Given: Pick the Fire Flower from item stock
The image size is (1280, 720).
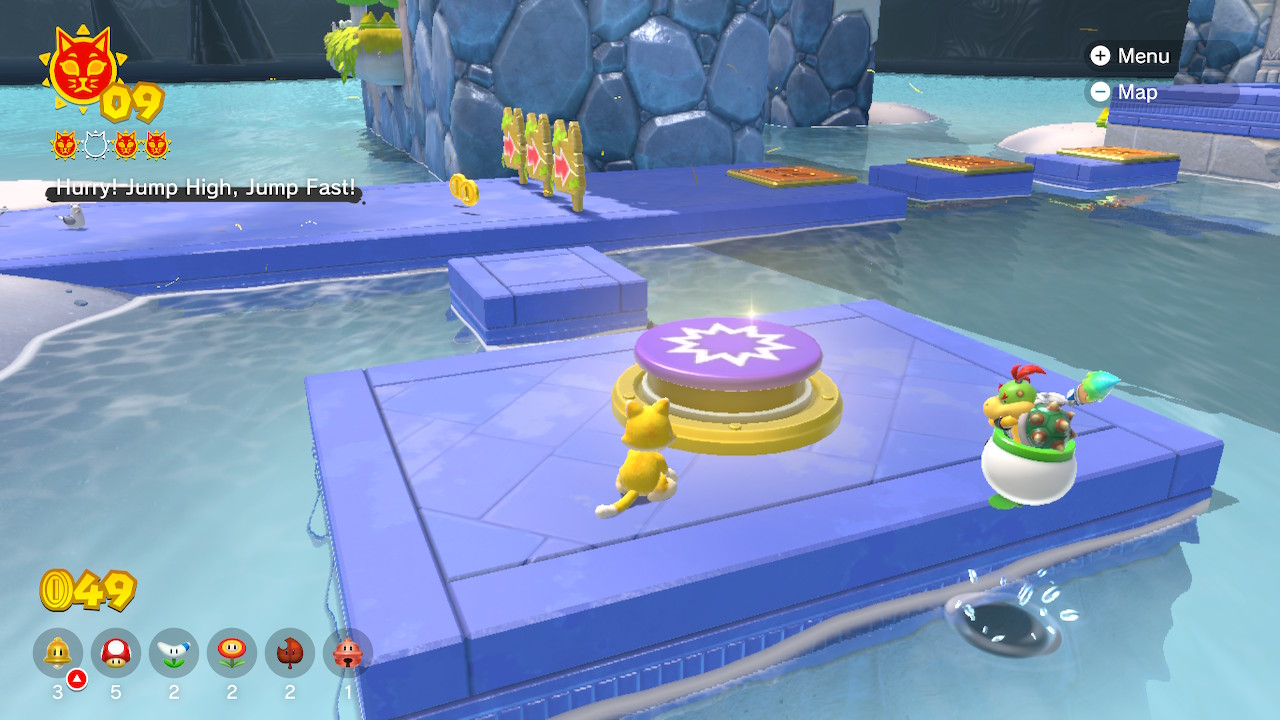Looking at the screenshot, I should (232, 654).
